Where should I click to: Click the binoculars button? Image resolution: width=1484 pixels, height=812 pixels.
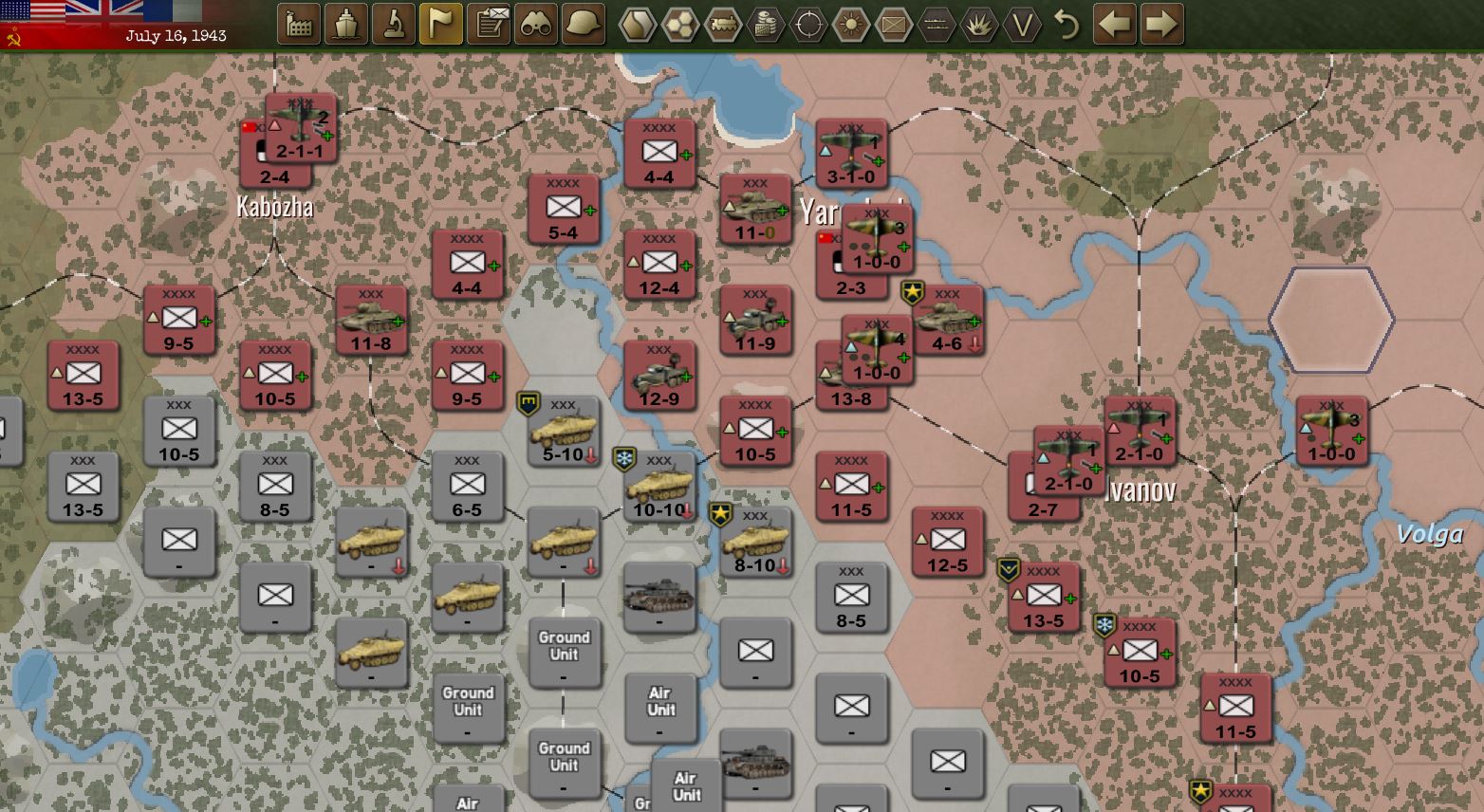coord(536,25)
